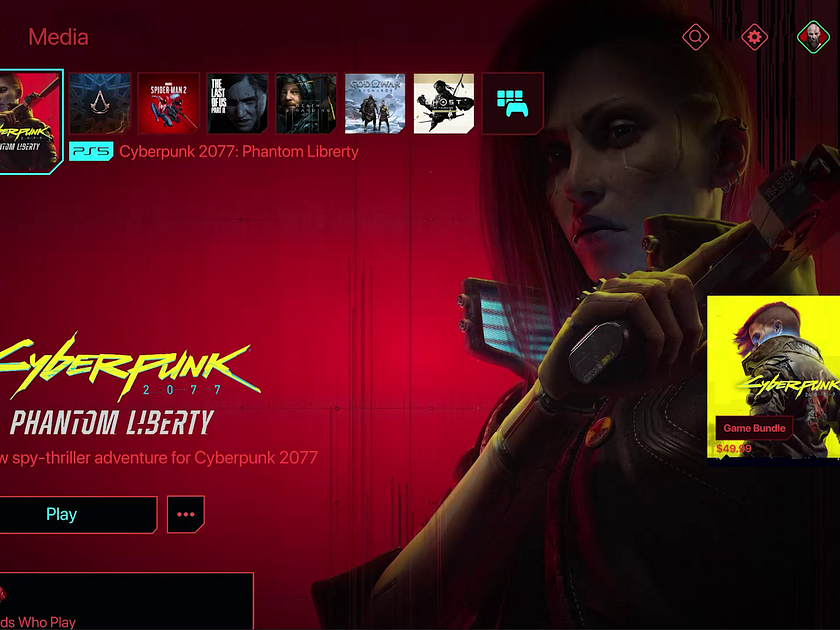Select the God of War Ragnarök tile
The image size is (840, 630).
[375, 103]
